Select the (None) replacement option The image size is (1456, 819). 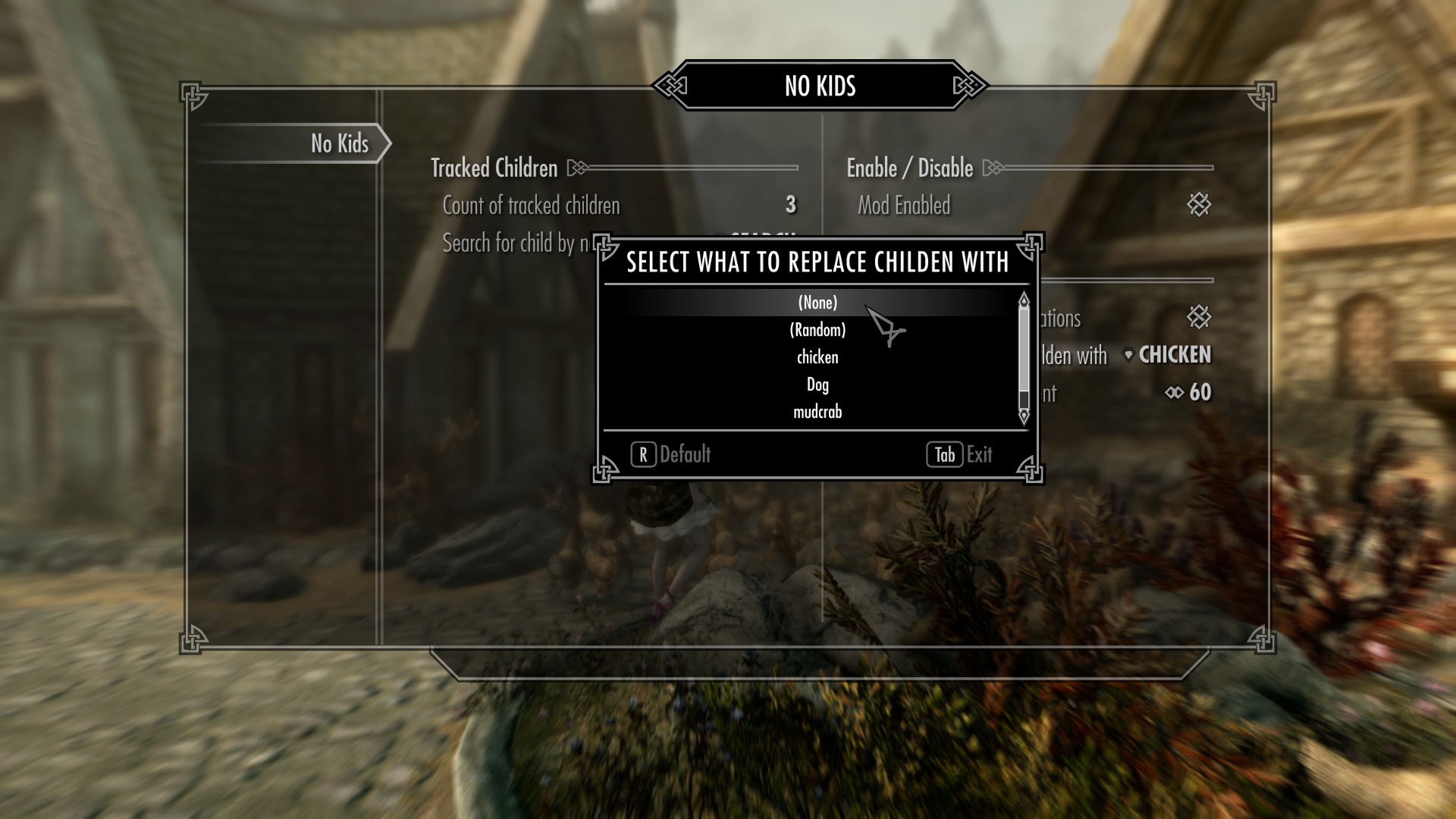pos(817,303)
